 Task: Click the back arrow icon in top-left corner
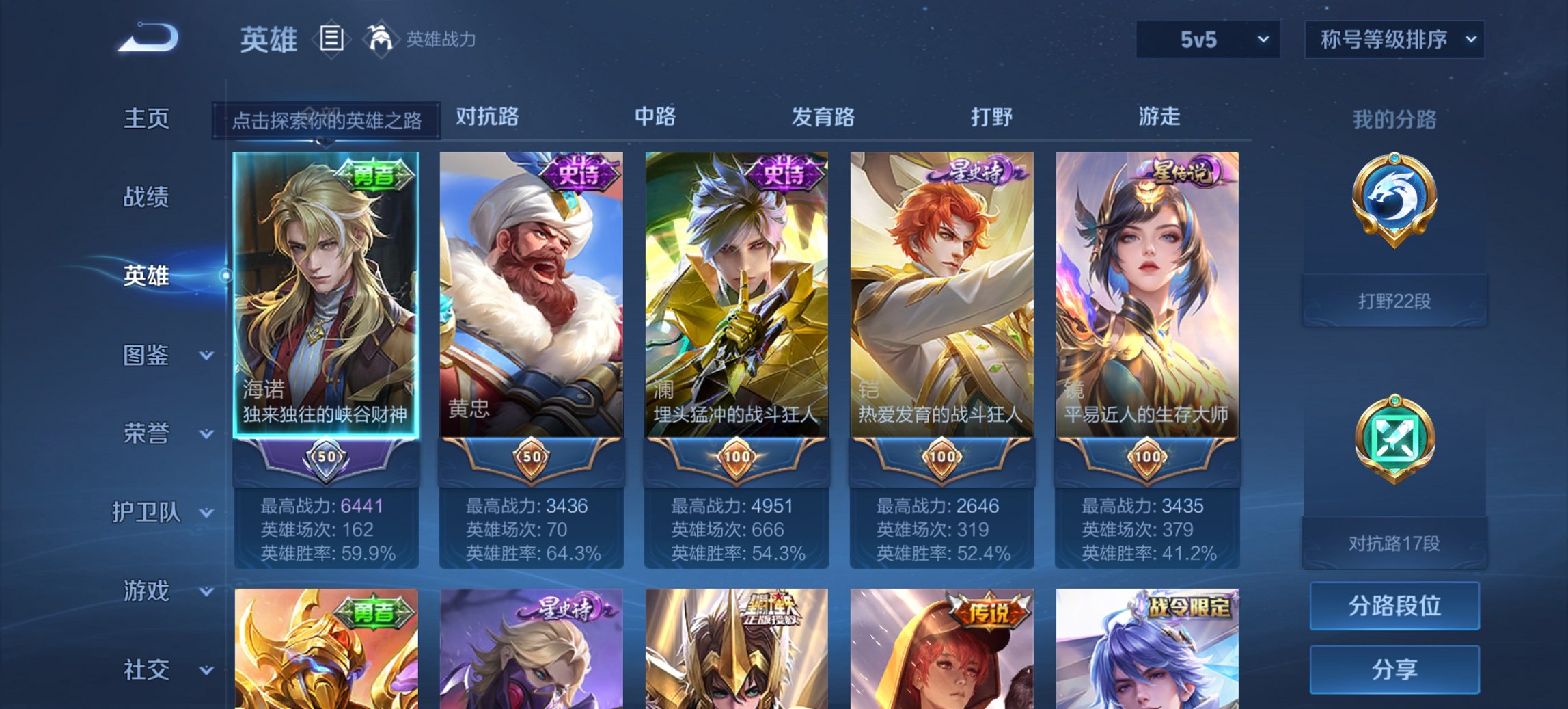[147, 39]
